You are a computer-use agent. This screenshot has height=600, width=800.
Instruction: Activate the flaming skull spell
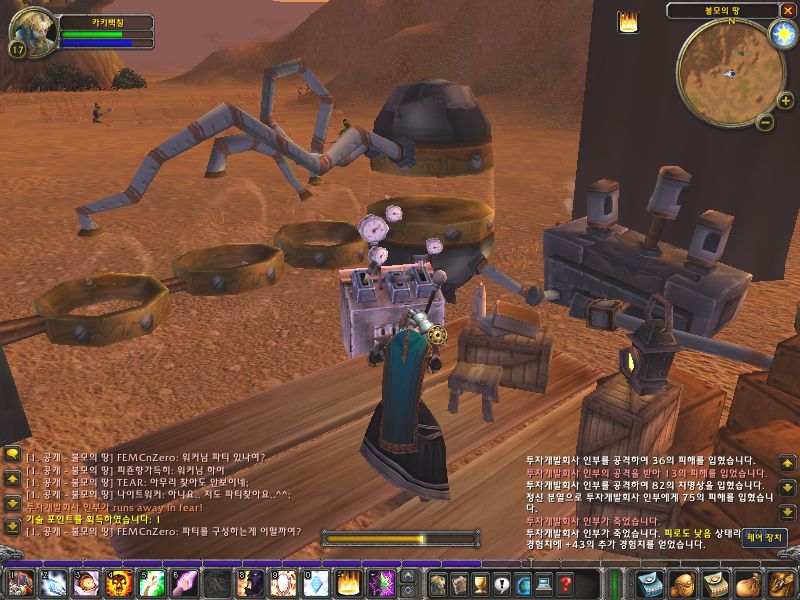pyautogui.click(x=119, y=583)
